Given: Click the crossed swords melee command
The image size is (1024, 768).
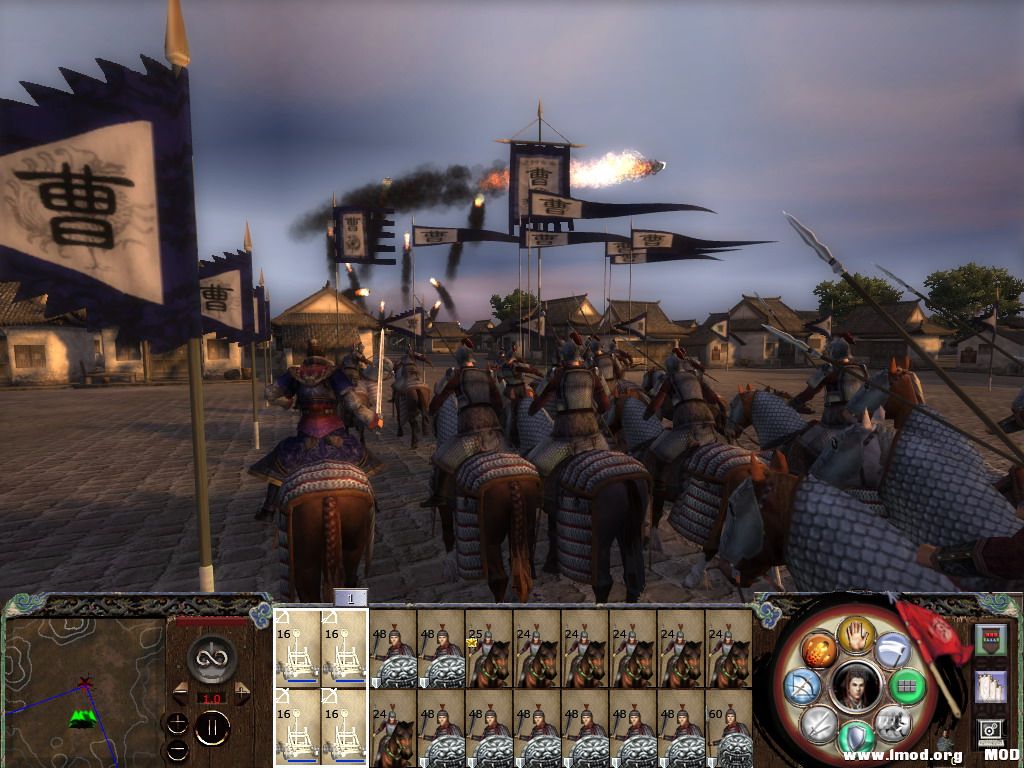Looking at the screenshot, I should pyautogui.click(x=818, y=722).
